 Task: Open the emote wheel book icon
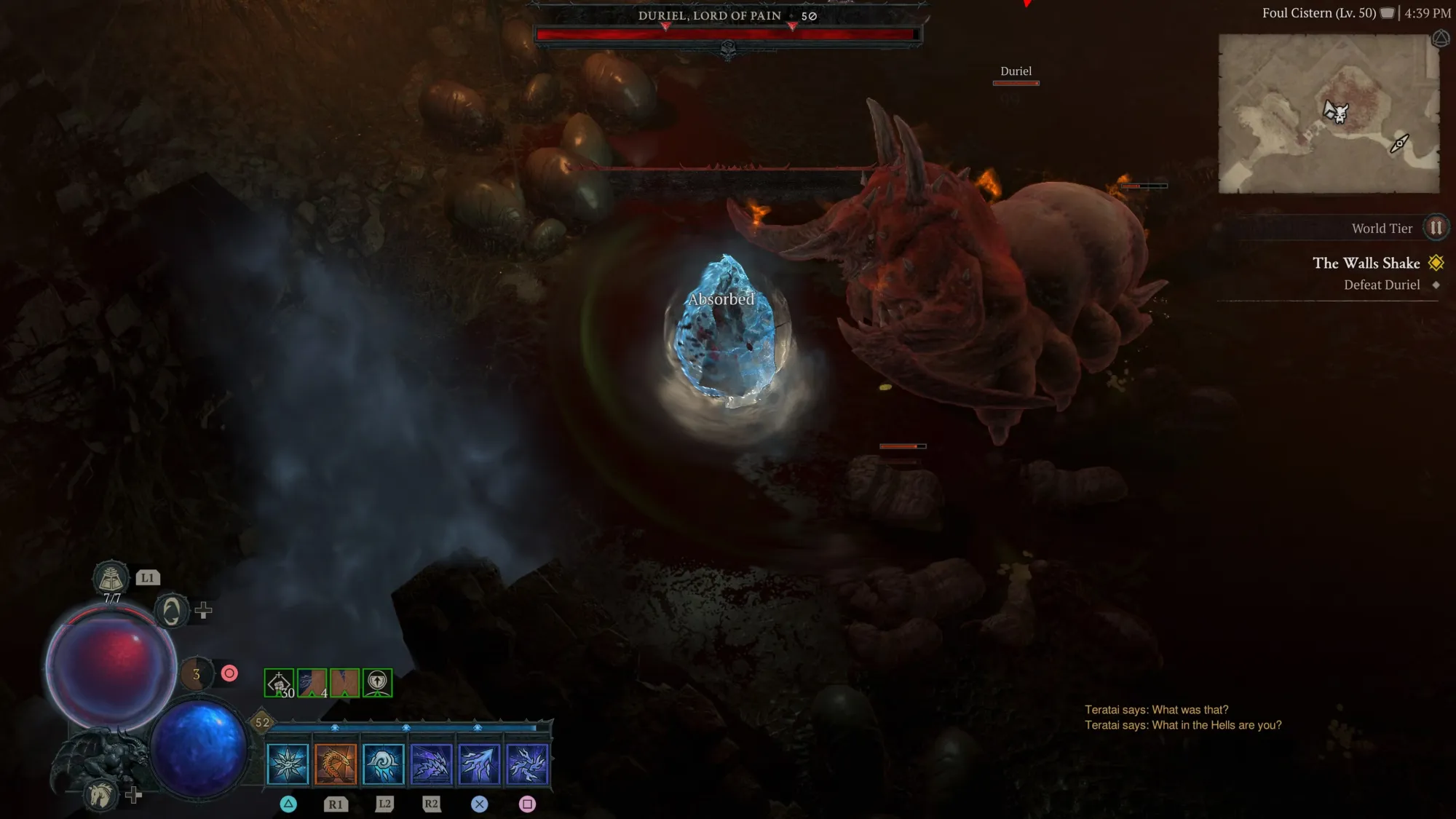pyautogui.click(x=111, y=579)
